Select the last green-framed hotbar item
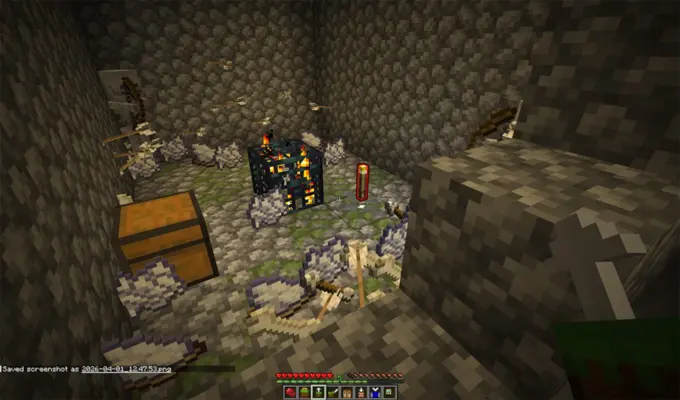The width and height of the screenshot is (680, 400). click(389, 392)
